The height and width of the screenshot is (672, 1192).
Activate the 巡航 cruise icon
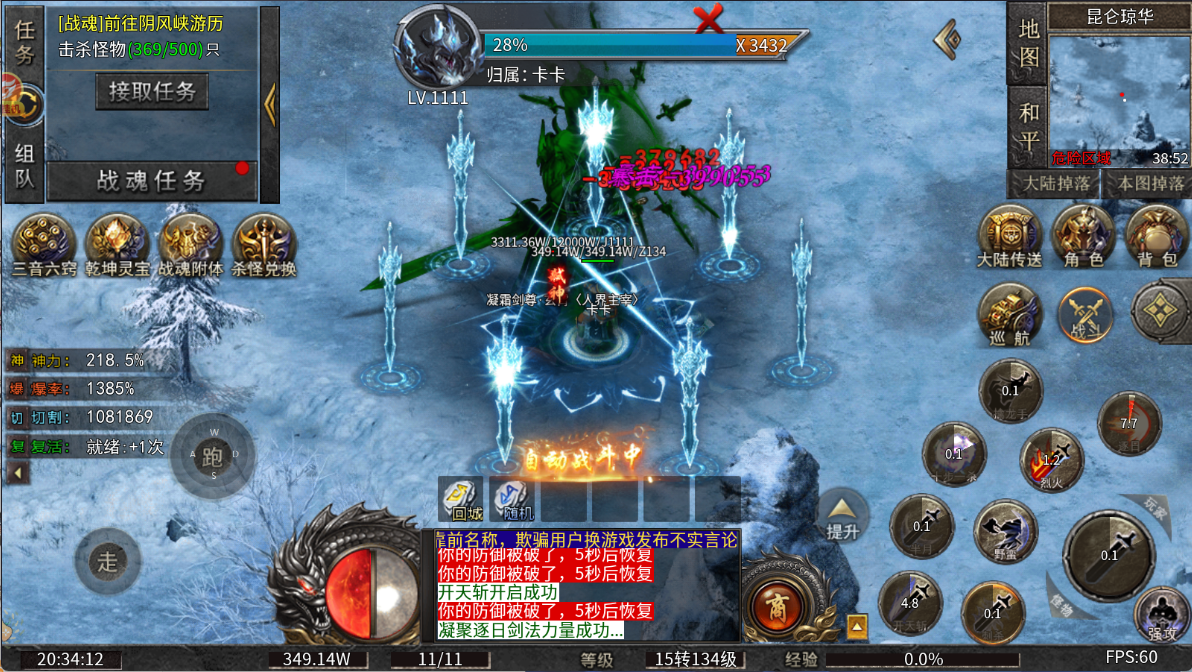[x=1010, y=311]
